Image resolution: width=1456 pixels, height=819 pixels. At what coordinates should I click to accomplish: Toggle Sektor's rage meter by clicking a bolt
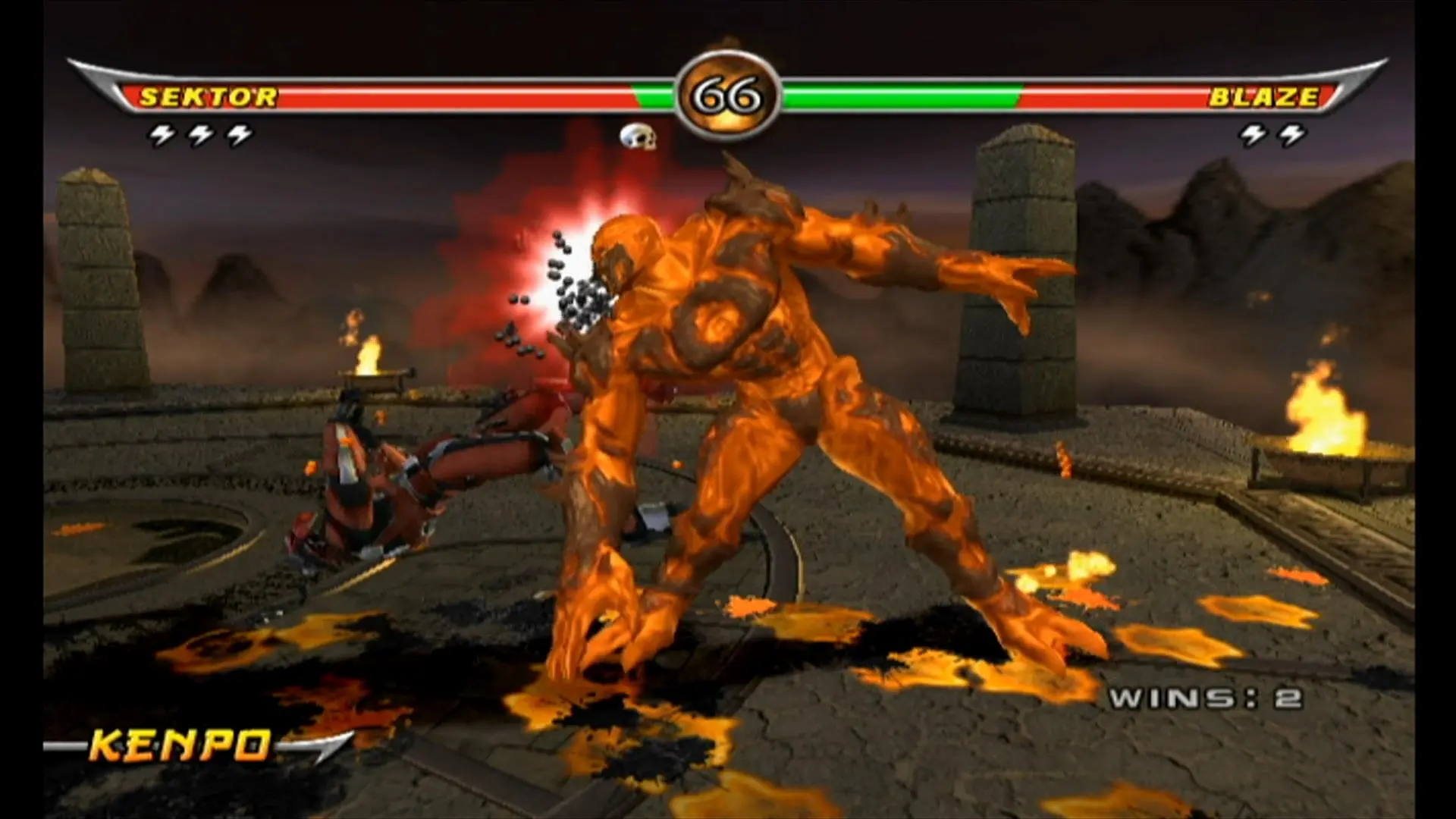point(200,134)
